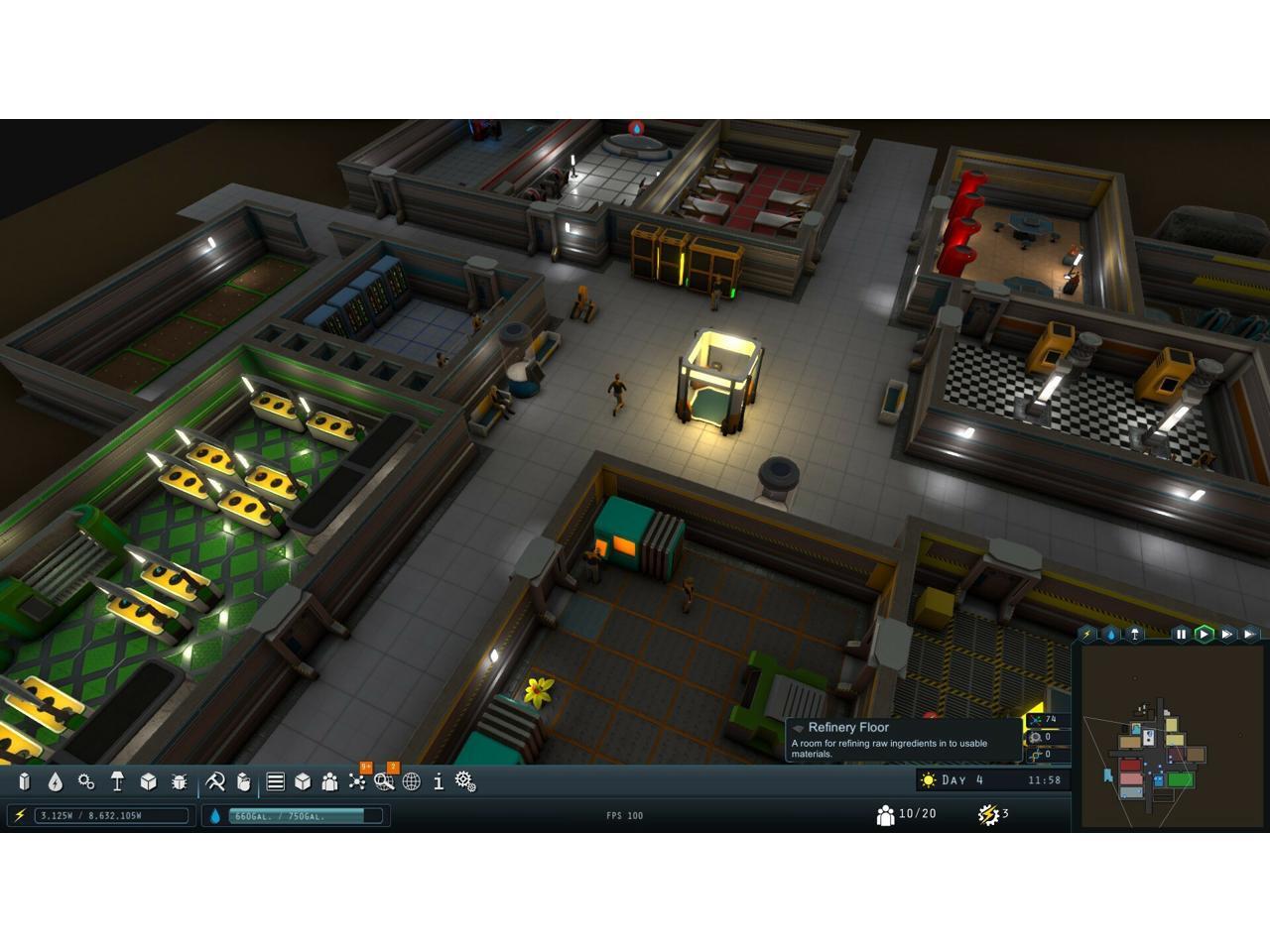Image resolution: width=1270 pixels, height=952 pixels.
Task: Open the power build category (battery icon)
Action: tap(25, 782)
